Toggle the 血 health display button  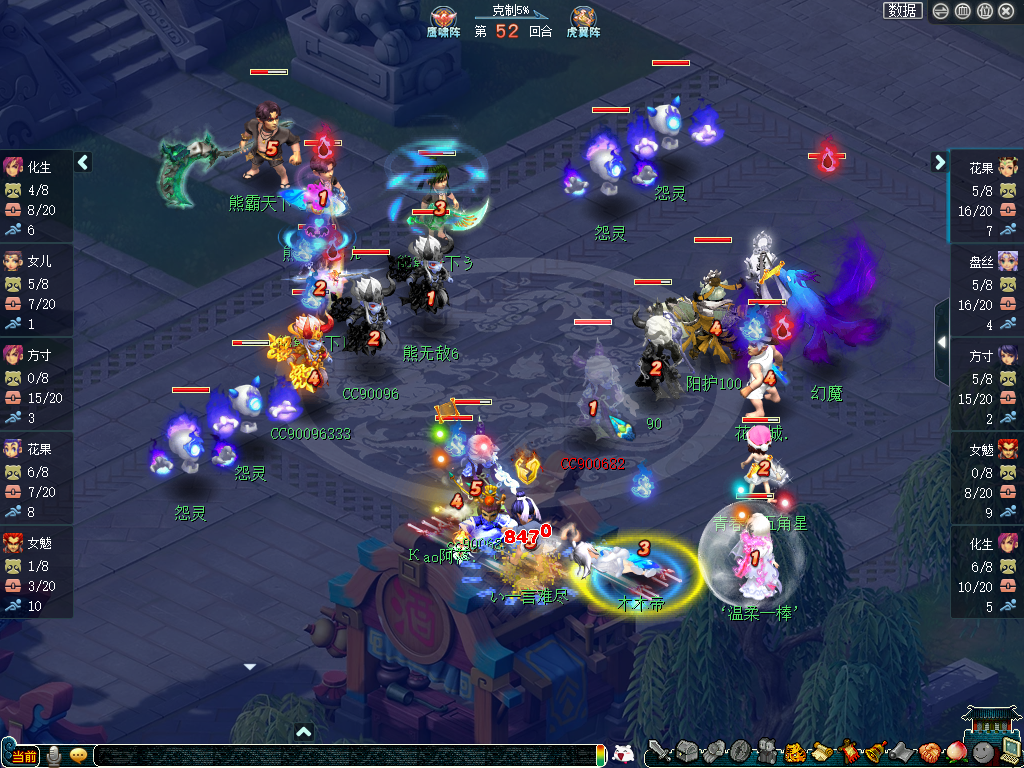(x=963, y=11)
